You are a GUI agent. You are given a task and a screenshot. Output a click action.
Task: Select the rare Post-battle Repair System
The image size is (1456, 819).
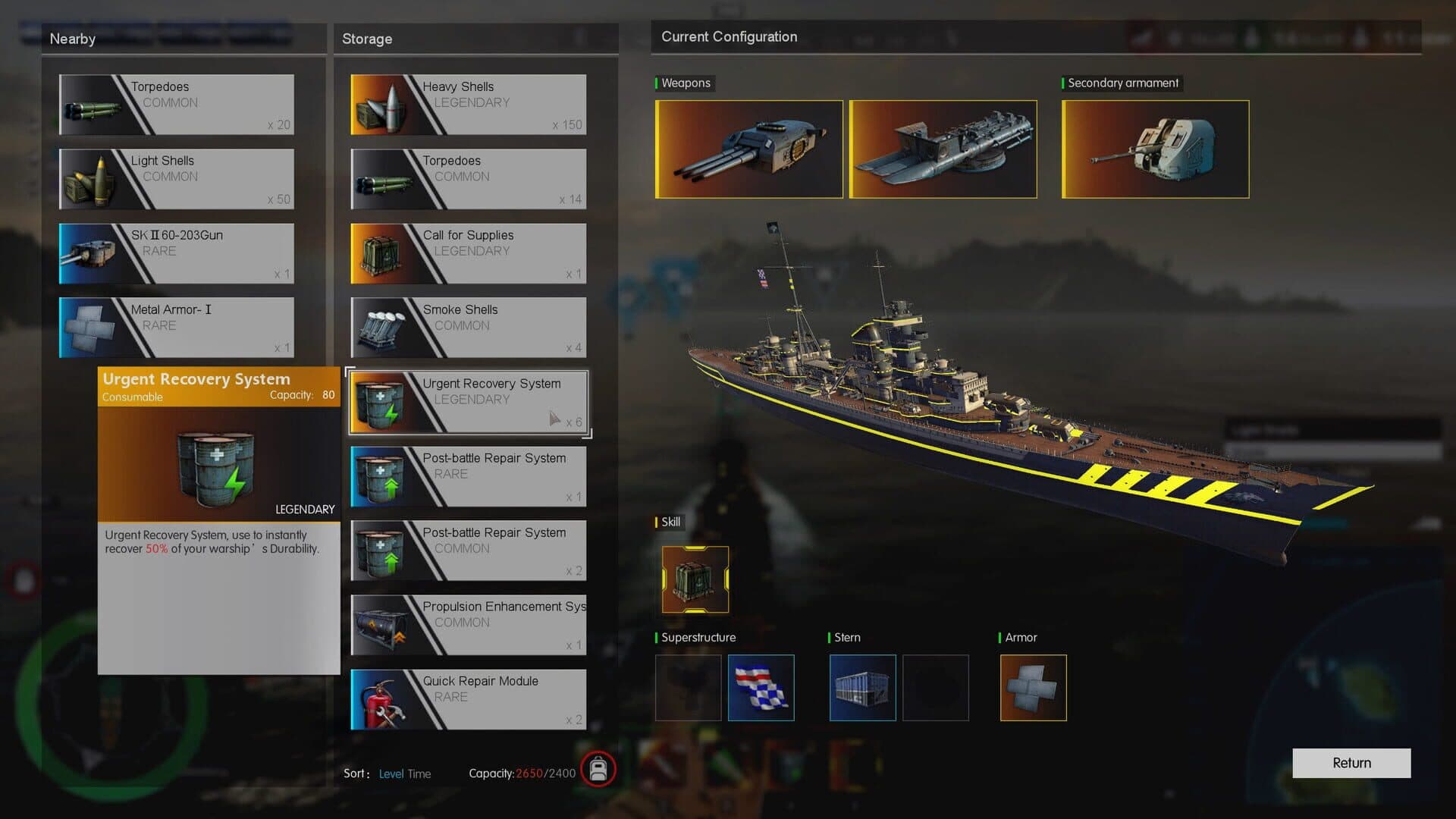tap(468, 476)
